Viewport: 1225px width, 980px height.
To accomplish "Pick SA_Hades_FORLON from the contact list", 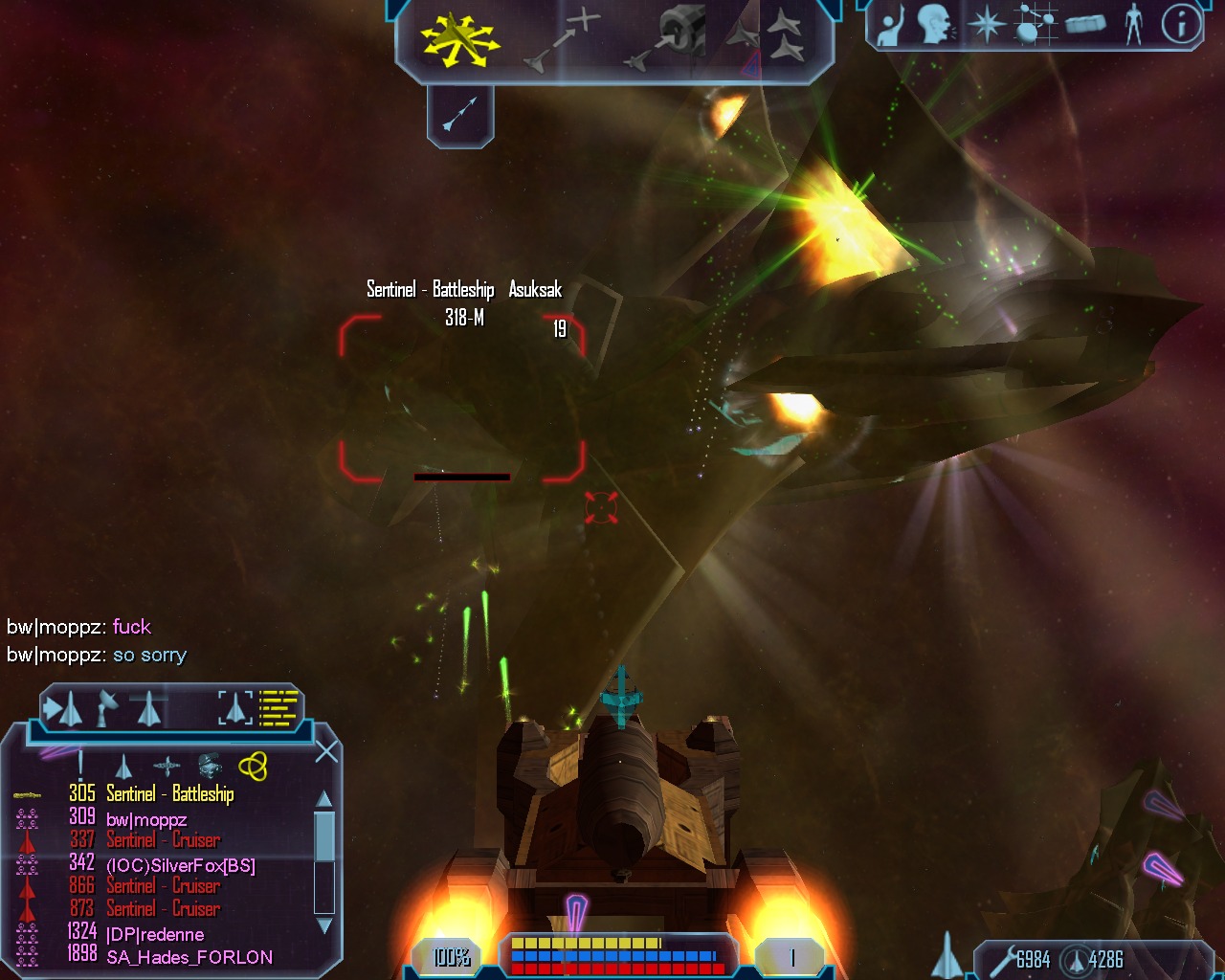I will click(189, 957).
